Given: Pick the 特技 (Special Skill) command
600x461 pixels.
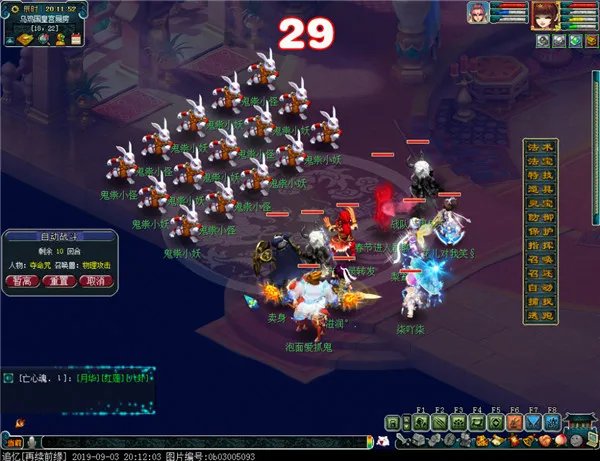Looking at the screenshot, I should pos(541,175).
